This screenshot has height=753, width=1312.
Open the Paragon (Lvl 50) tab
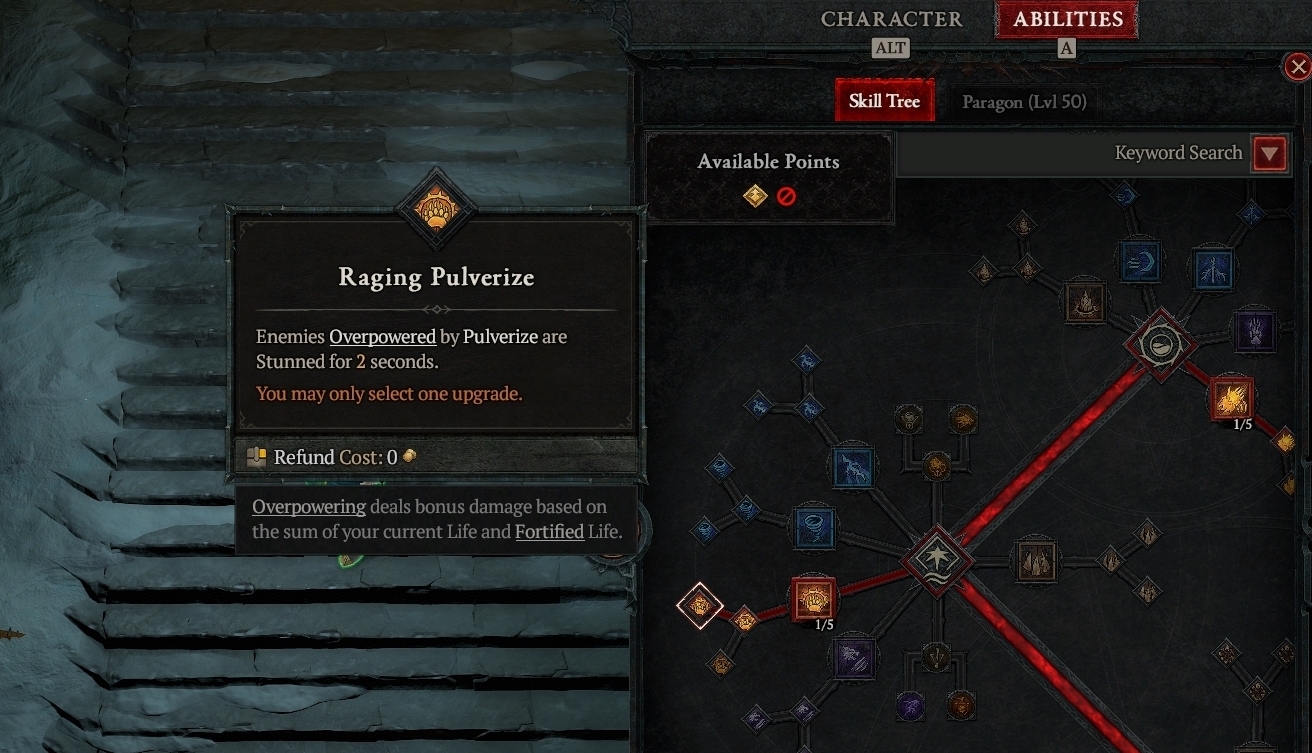1024,101
